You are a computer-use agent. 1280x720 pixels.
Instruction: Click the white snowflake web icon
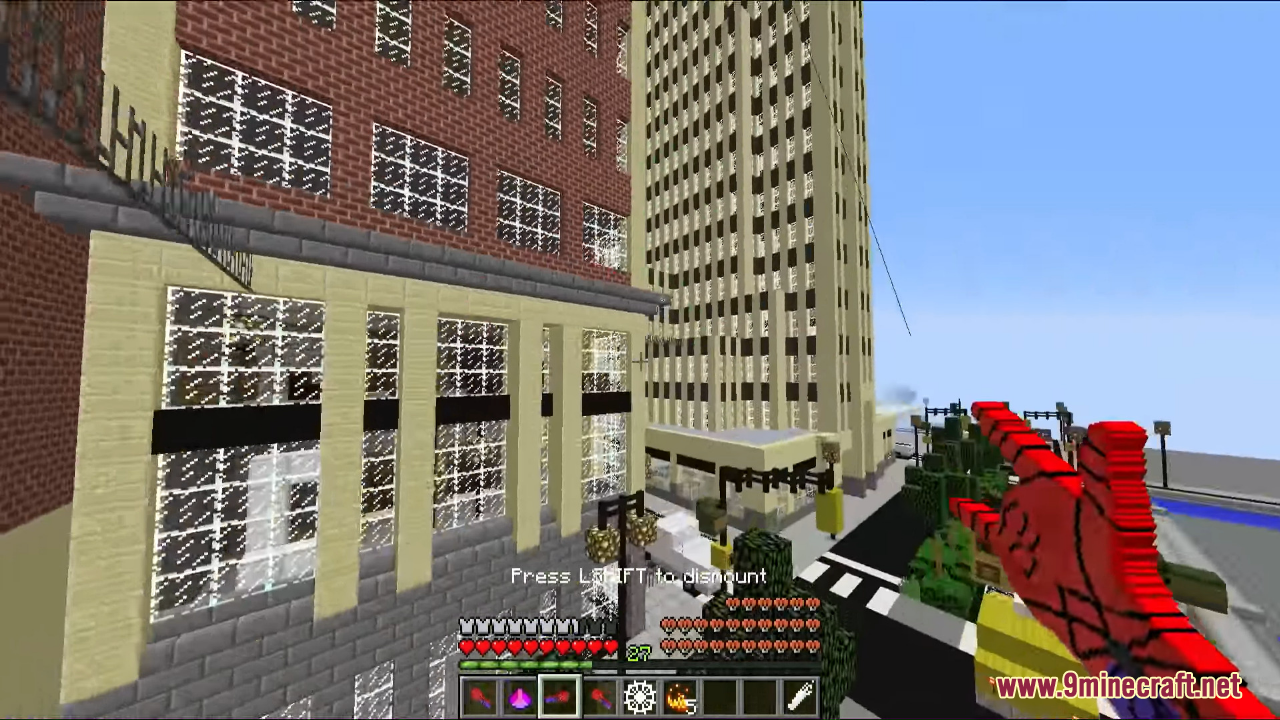640,697
